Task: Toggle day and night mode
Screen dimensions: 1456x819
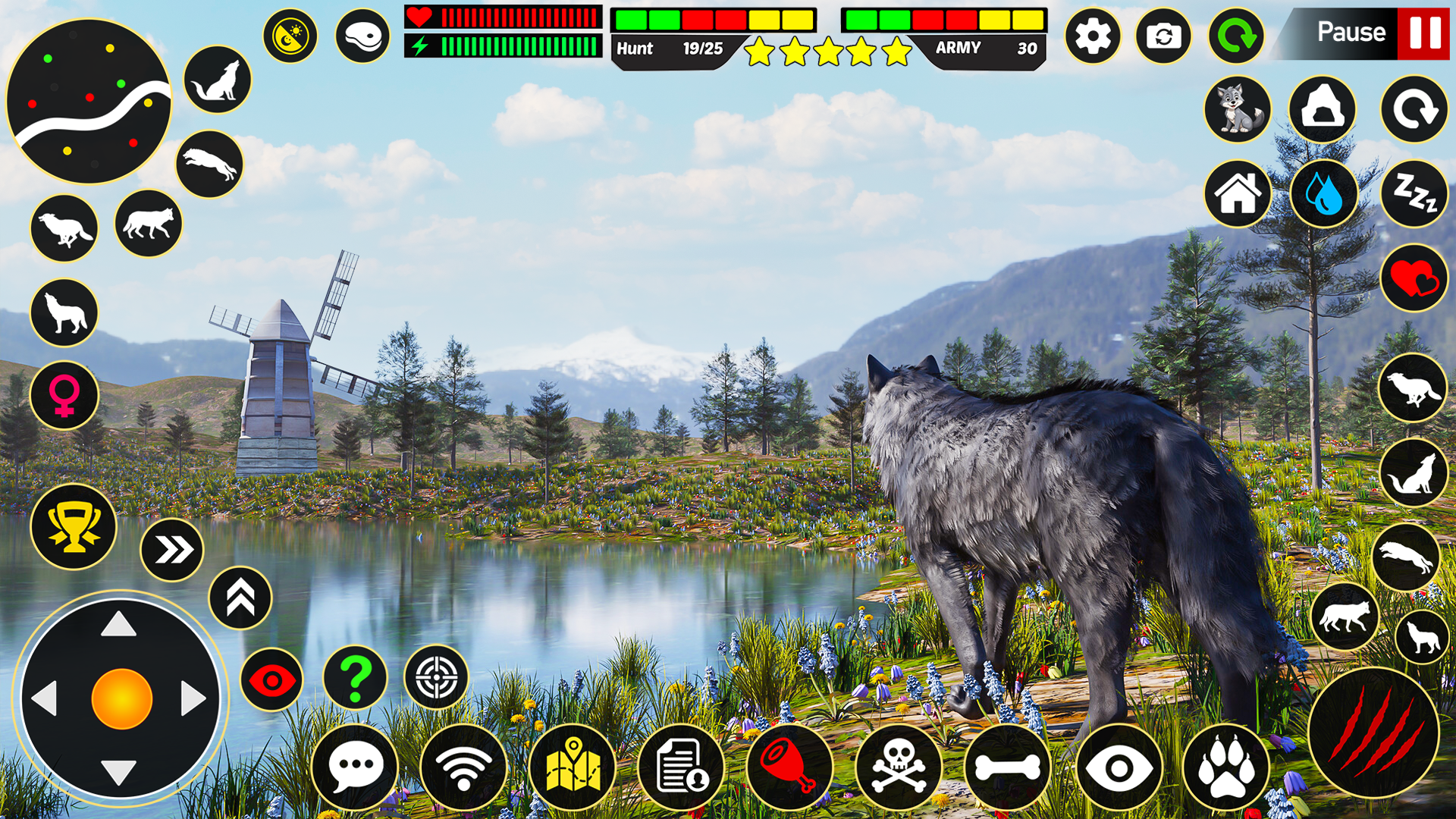Action: click(x=290, y=36)
